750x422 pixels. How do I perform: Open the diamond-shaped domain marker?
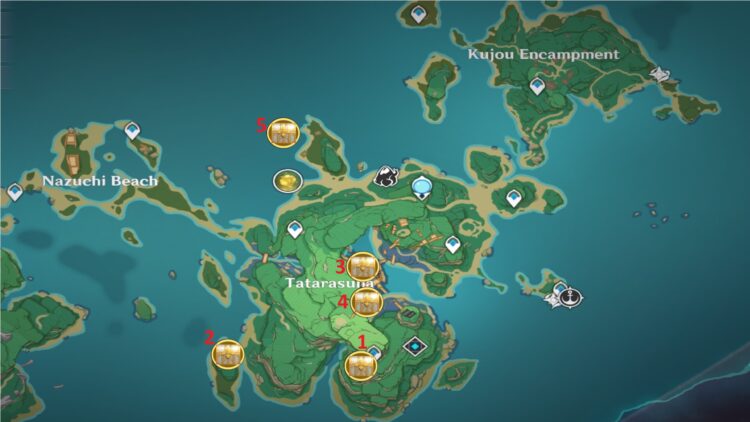pyautogui.click(x=414, y=346)
